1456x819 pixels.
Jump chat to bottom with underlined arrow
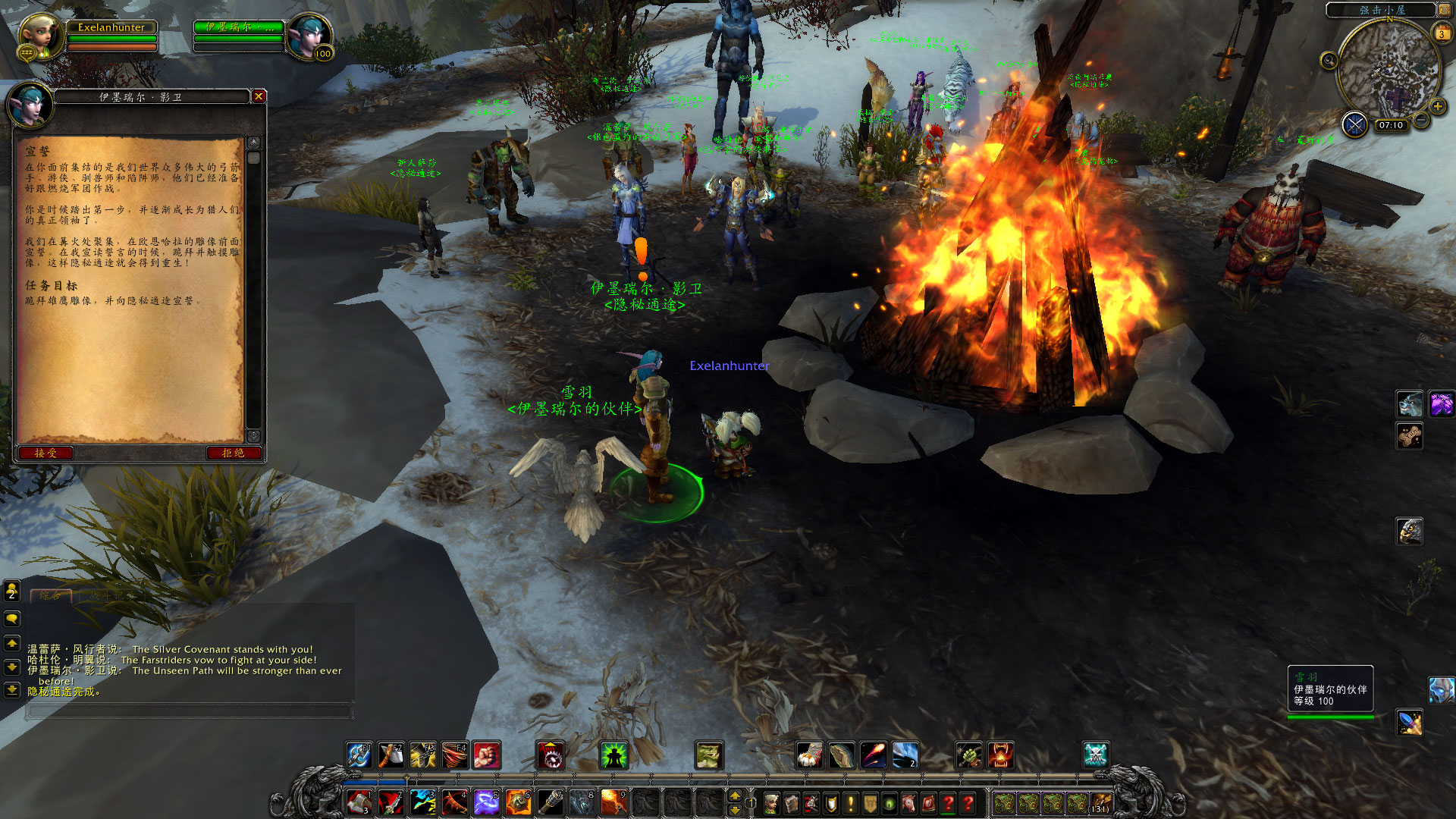(x=12, y=690)
